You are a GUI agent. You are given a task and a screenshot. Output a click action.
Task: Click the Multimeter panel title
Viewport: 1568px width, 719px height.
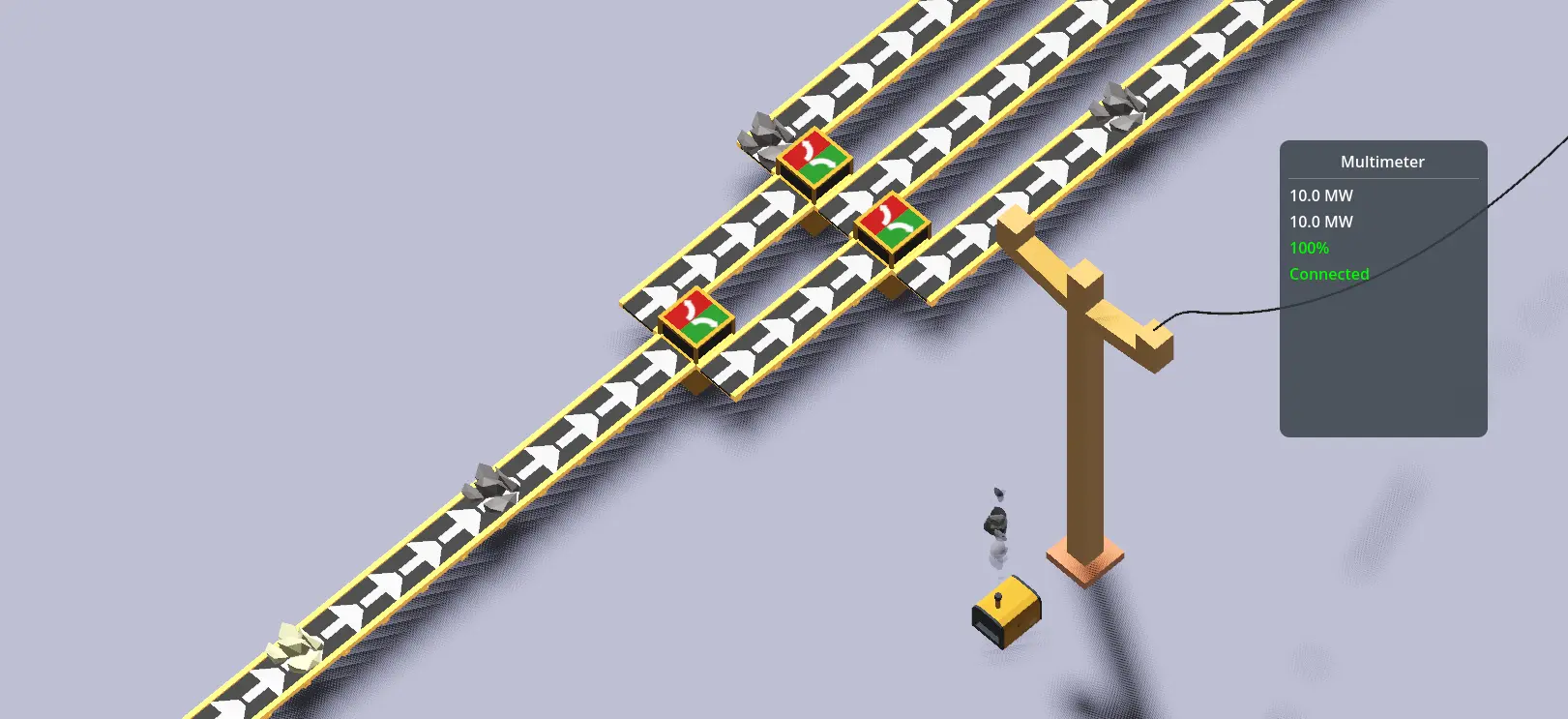1381,162
